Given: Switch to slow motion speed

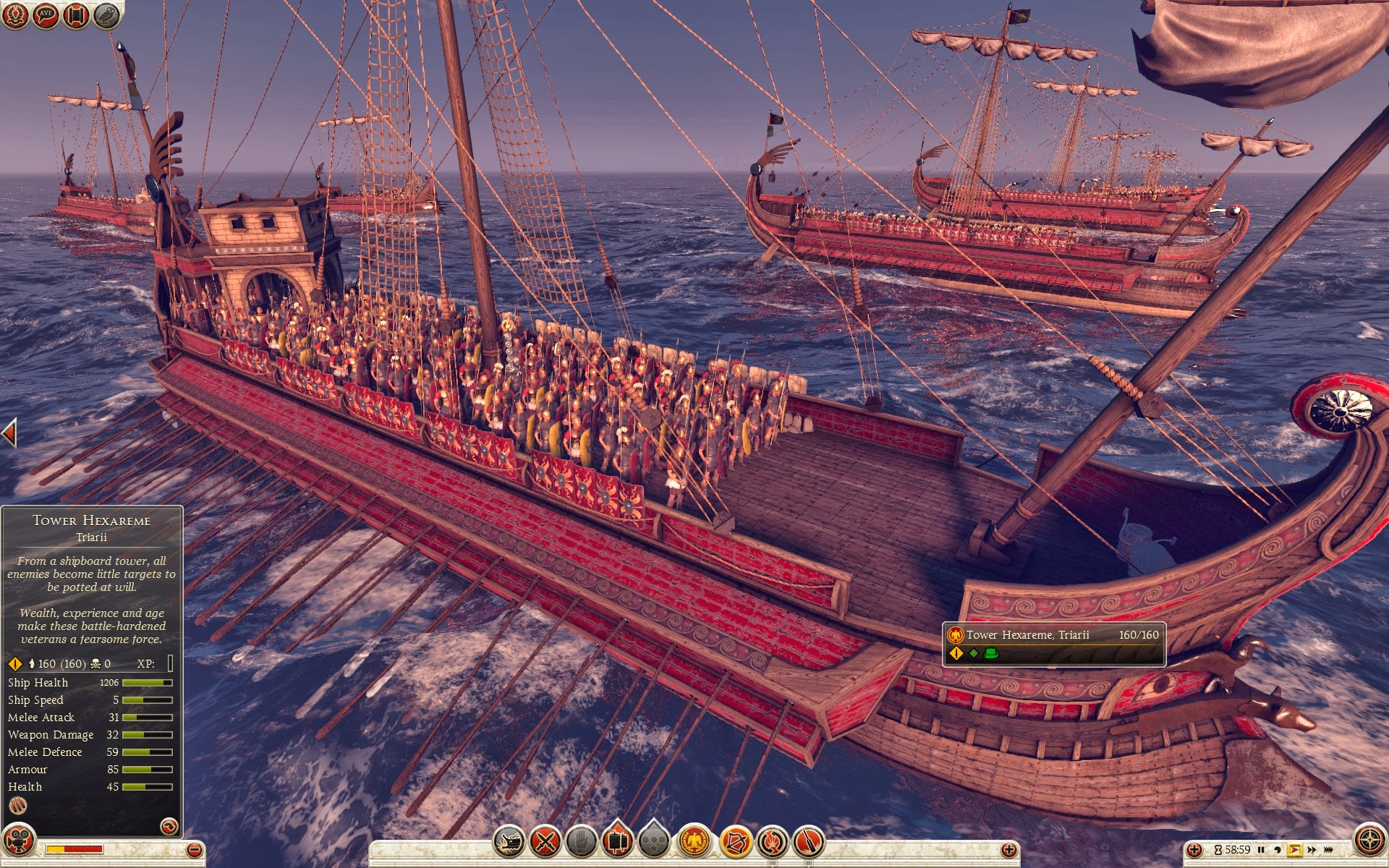Looking at the screenshot, I should pos(1278,850).
